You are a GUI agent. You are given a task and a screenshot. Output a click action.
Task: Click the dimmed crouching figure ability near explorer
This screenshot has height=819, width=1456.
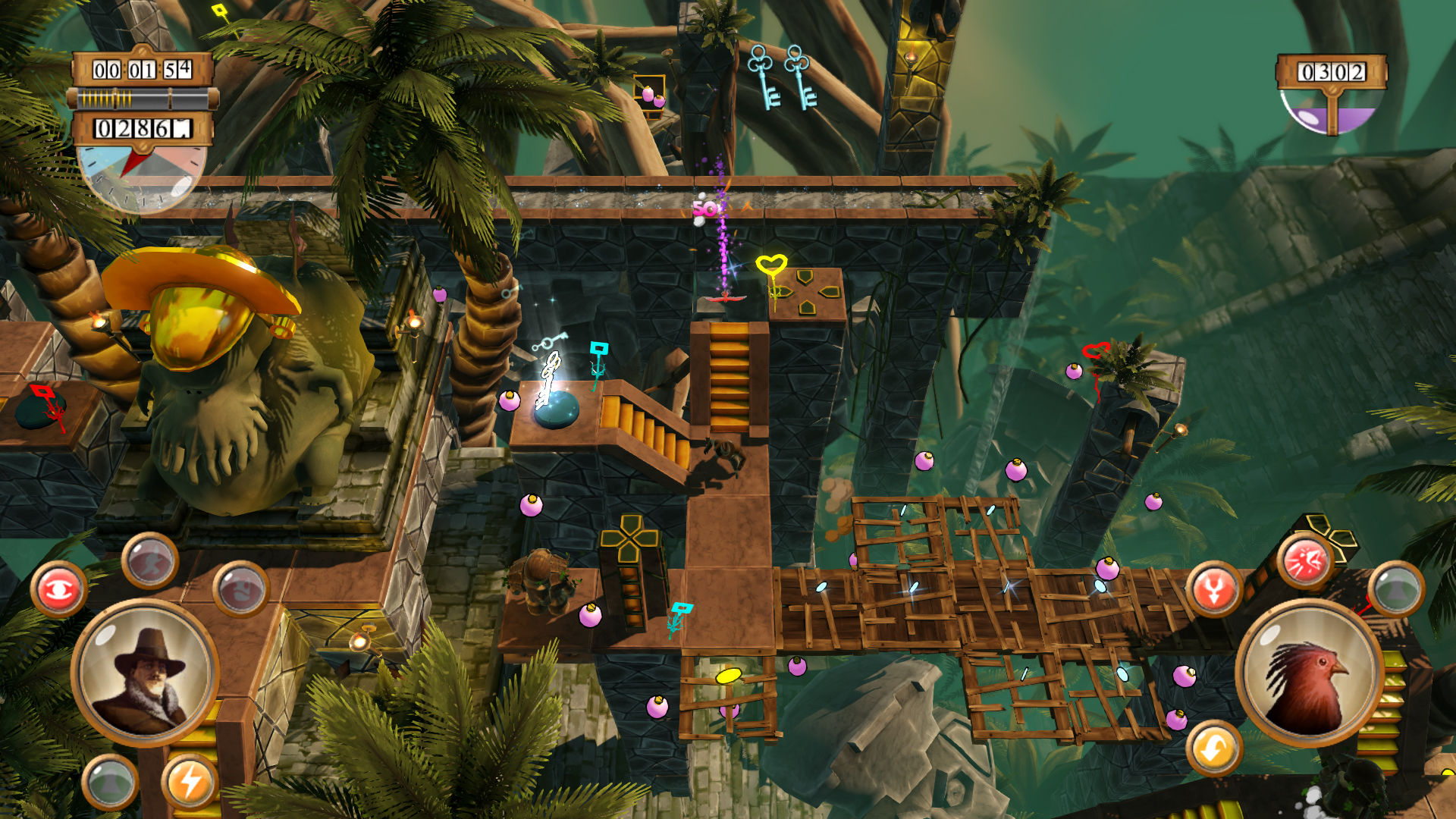point(241,588)
